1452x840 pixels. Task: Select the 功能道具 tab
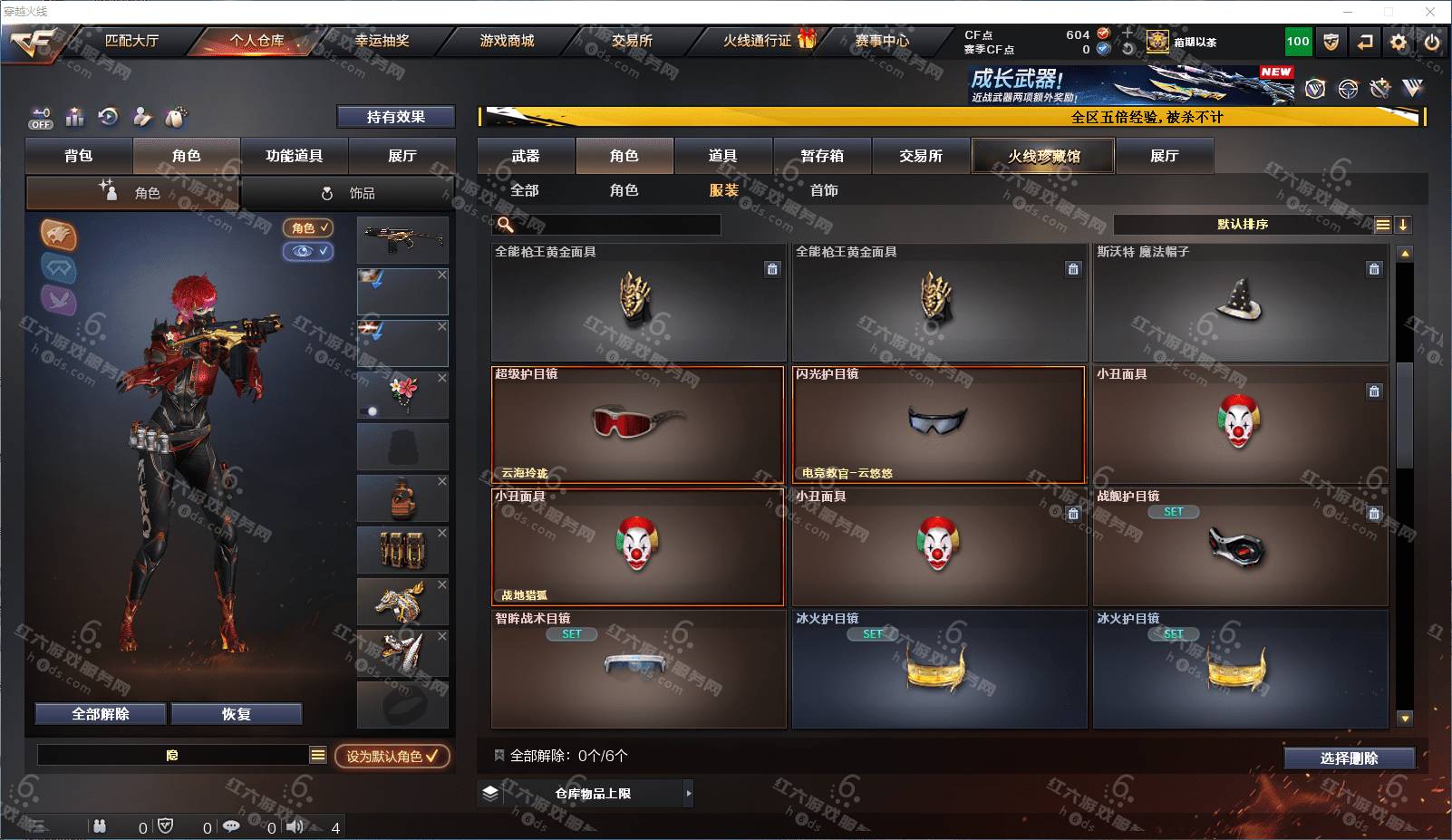click(x=294, y=156)
